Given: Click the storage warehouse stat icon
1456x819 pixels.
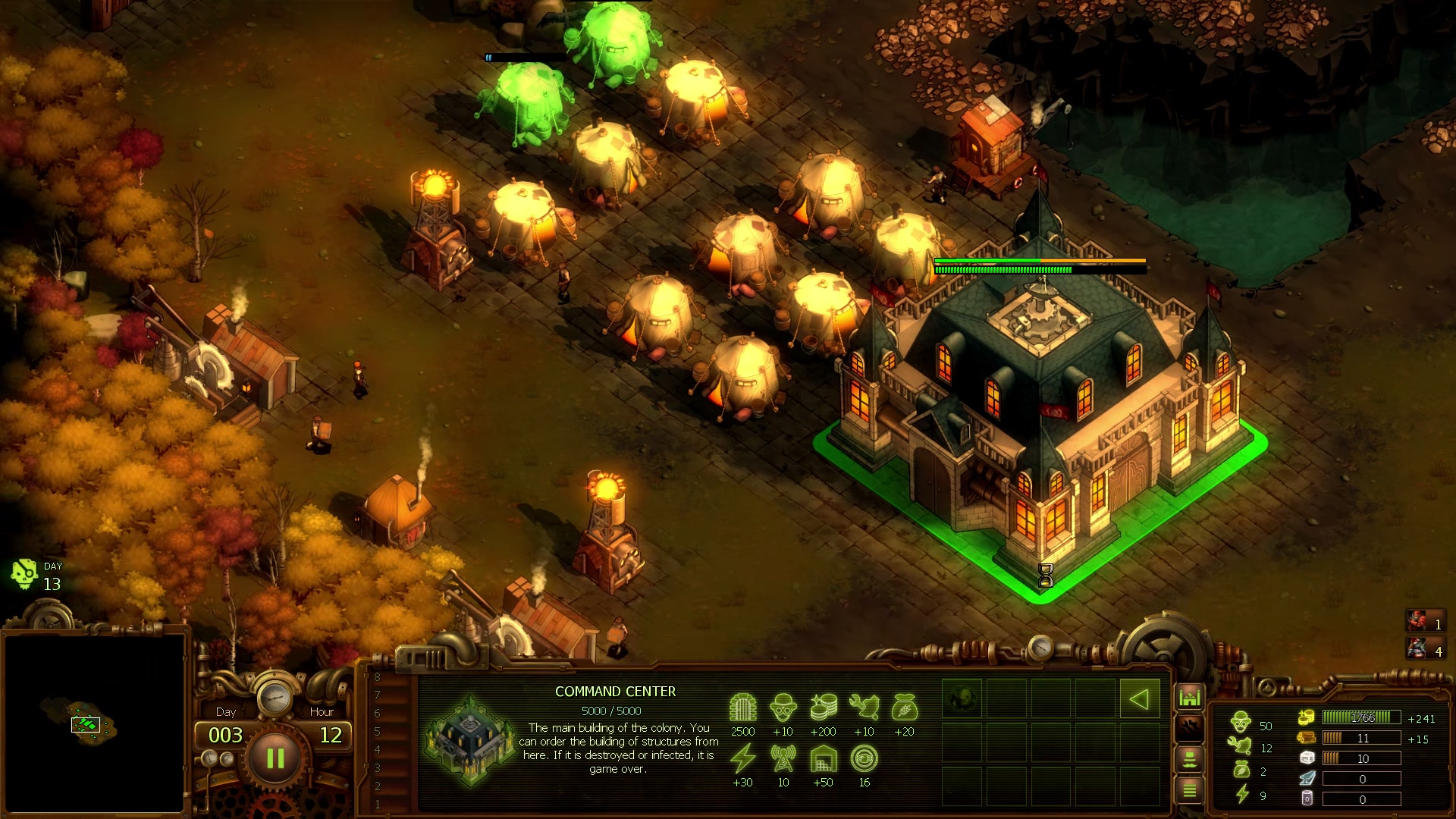Looking at the screenshot, I should [x=824, y=758].
